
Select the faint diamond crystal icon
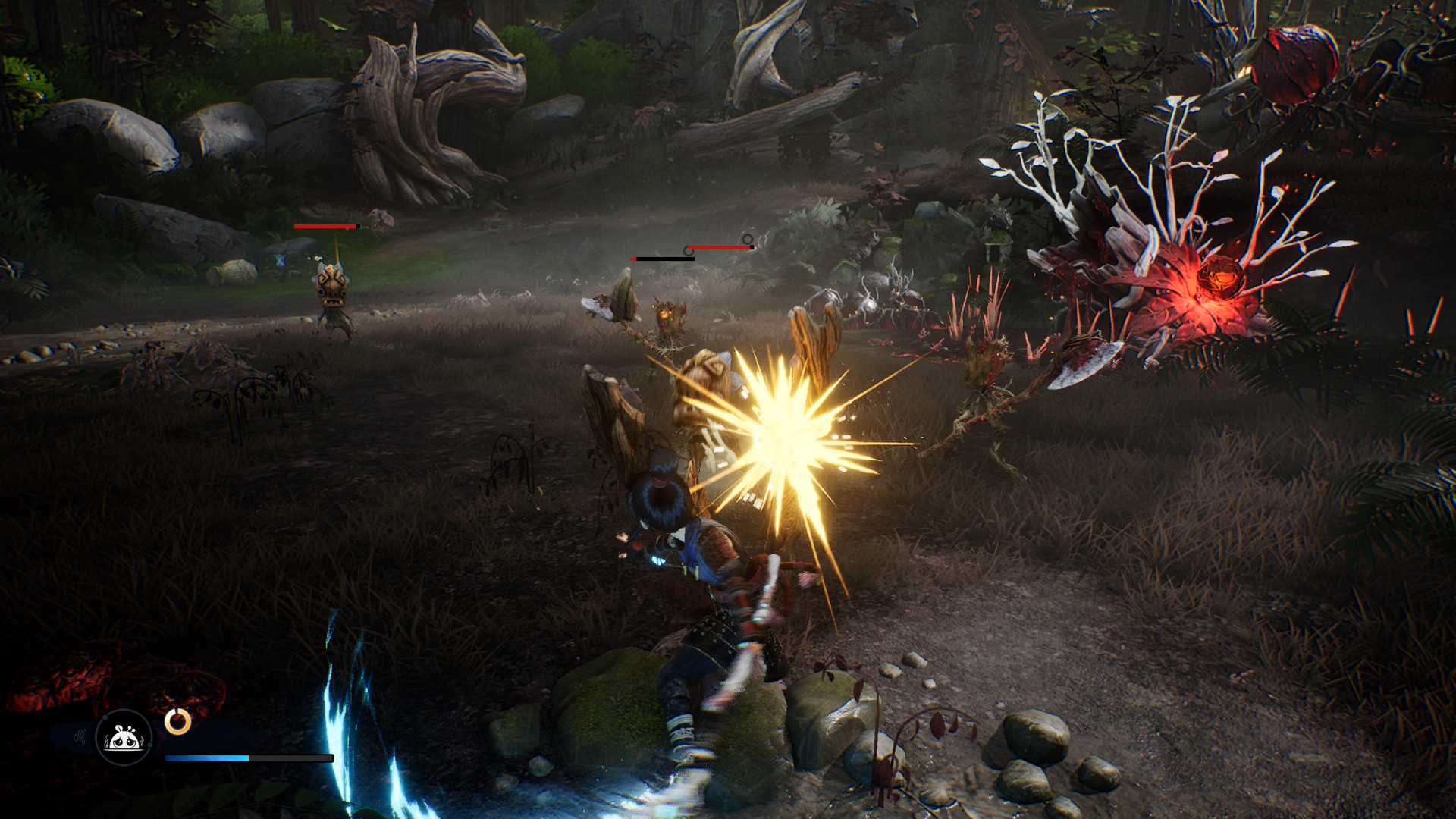coord(80,737)
